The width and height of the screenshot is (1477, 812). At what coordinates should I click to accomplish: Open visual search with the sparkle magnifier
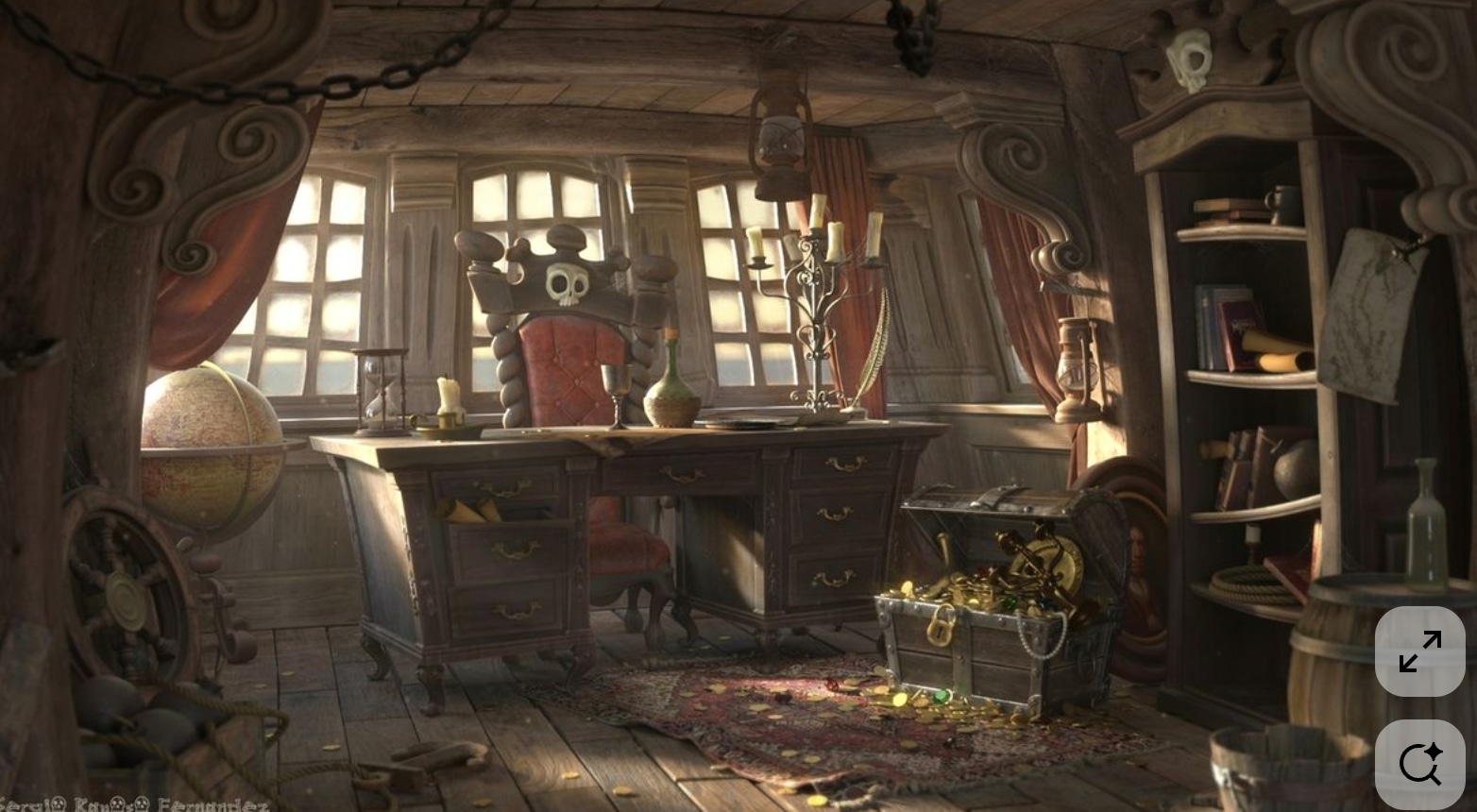click(x=1419, y=764)
